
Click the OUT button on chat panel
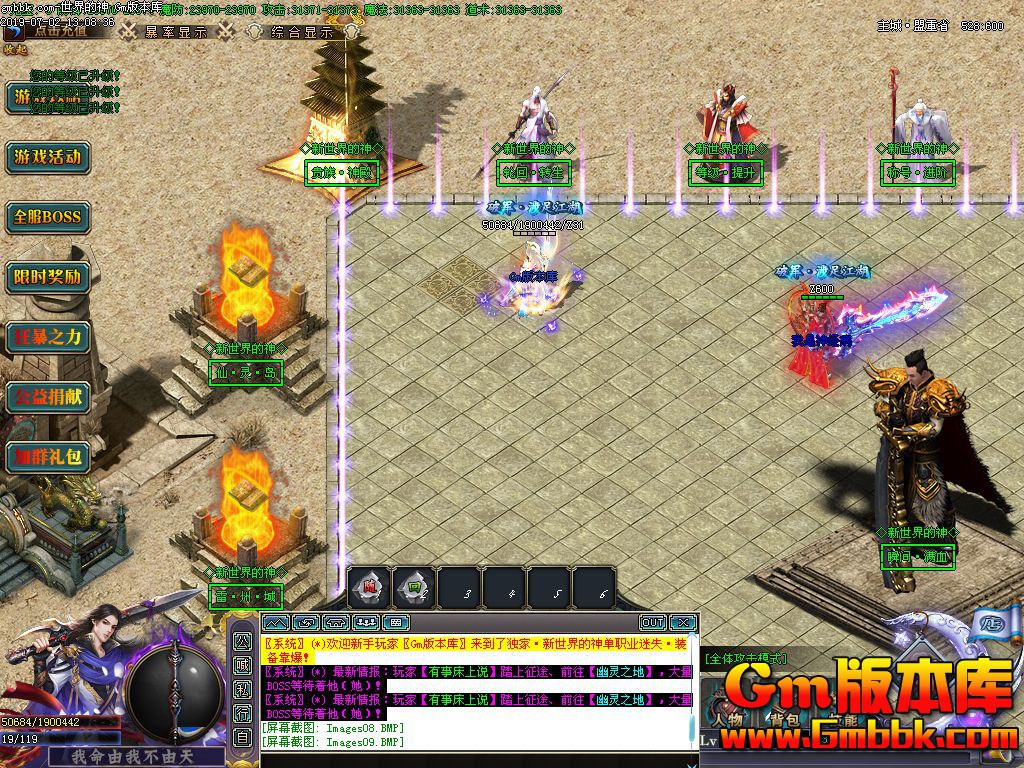(x=652, y=623)
